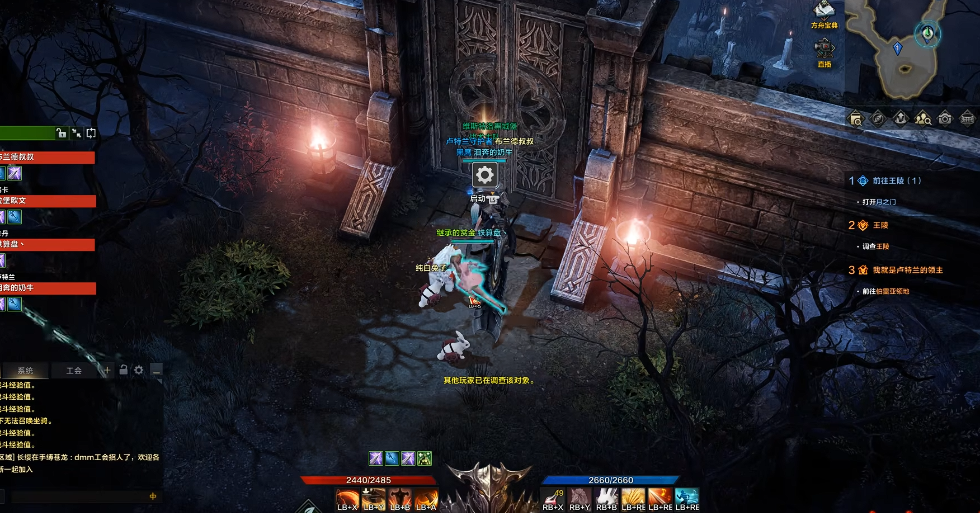Switch to the 系统 chat tab
Image resolution: width=980 pixels, height=513 pixels.
25,370
